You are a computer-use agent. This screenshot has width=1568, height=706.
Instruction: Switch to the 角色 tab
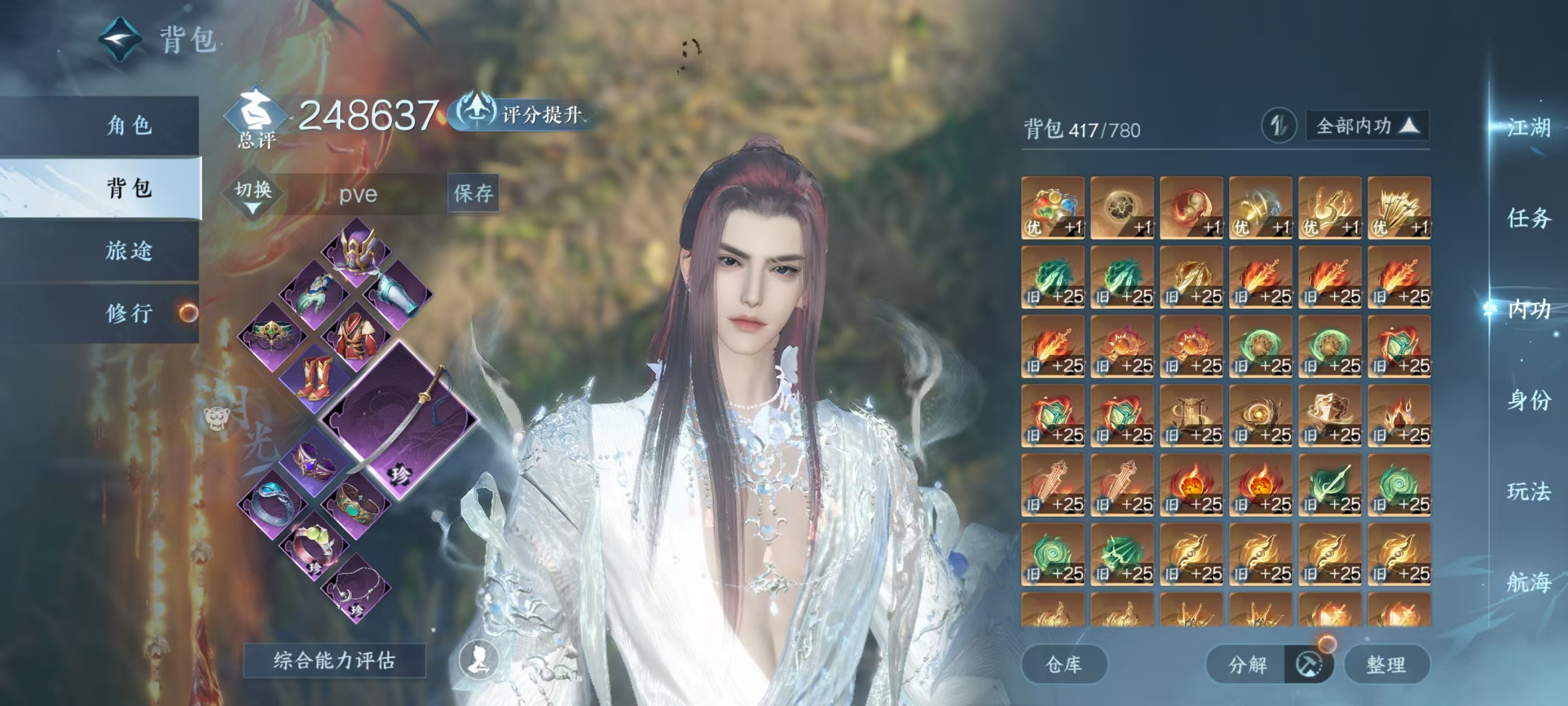click(x=128, y=126)
